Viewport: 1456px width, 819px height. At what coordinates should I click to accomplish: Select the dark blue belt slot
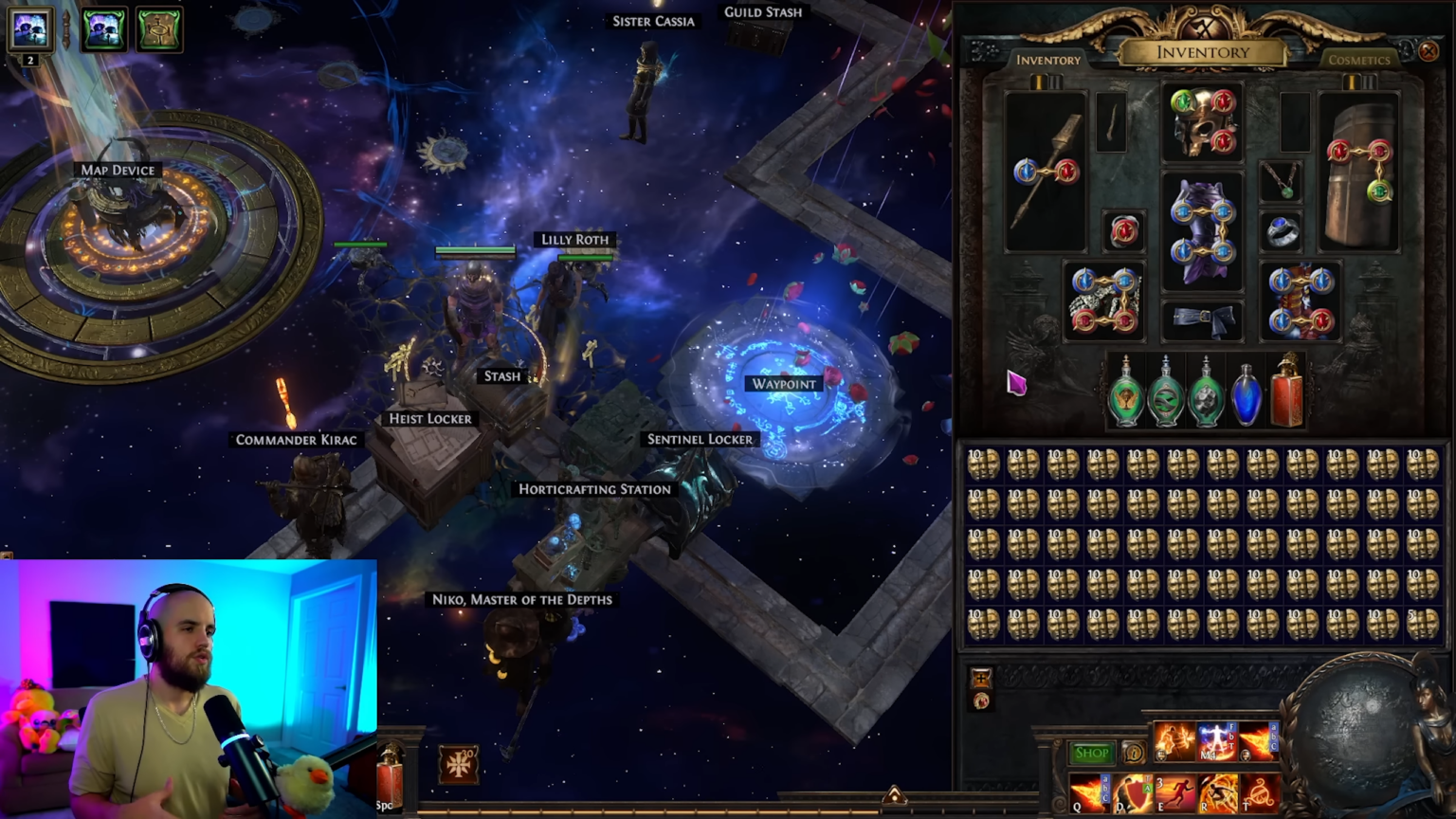tap(1202, 321)
